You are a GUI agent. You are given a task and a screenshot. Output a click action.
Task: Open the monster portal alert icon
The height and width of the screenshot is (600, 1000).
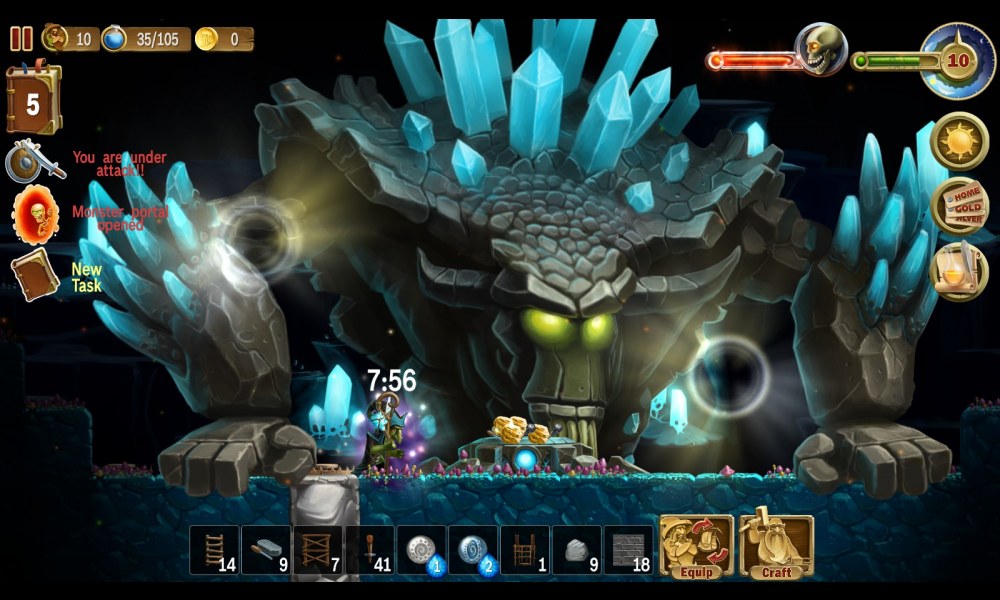click(35, 212)
